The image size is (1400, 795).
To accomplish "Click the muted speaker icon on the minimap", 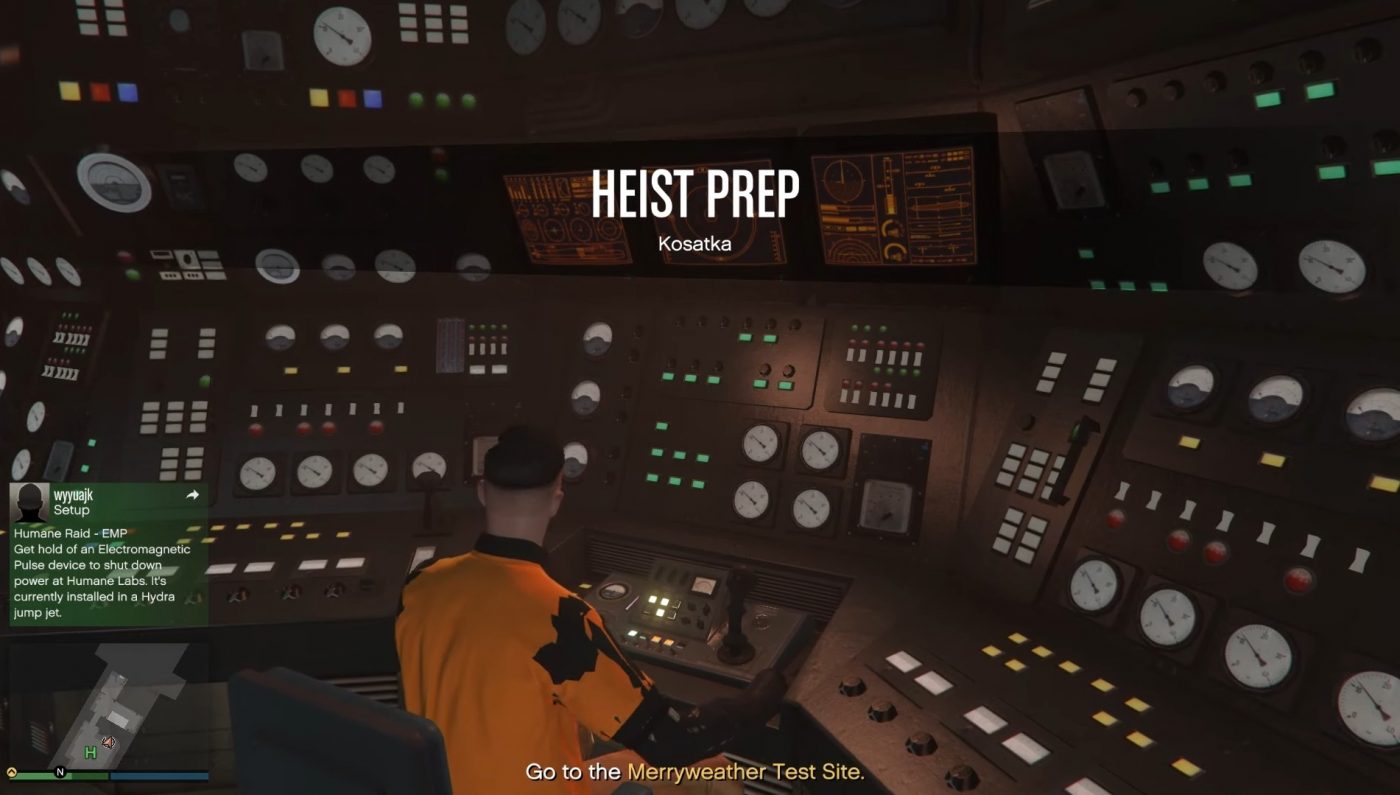I will click(x=110, y=742).
